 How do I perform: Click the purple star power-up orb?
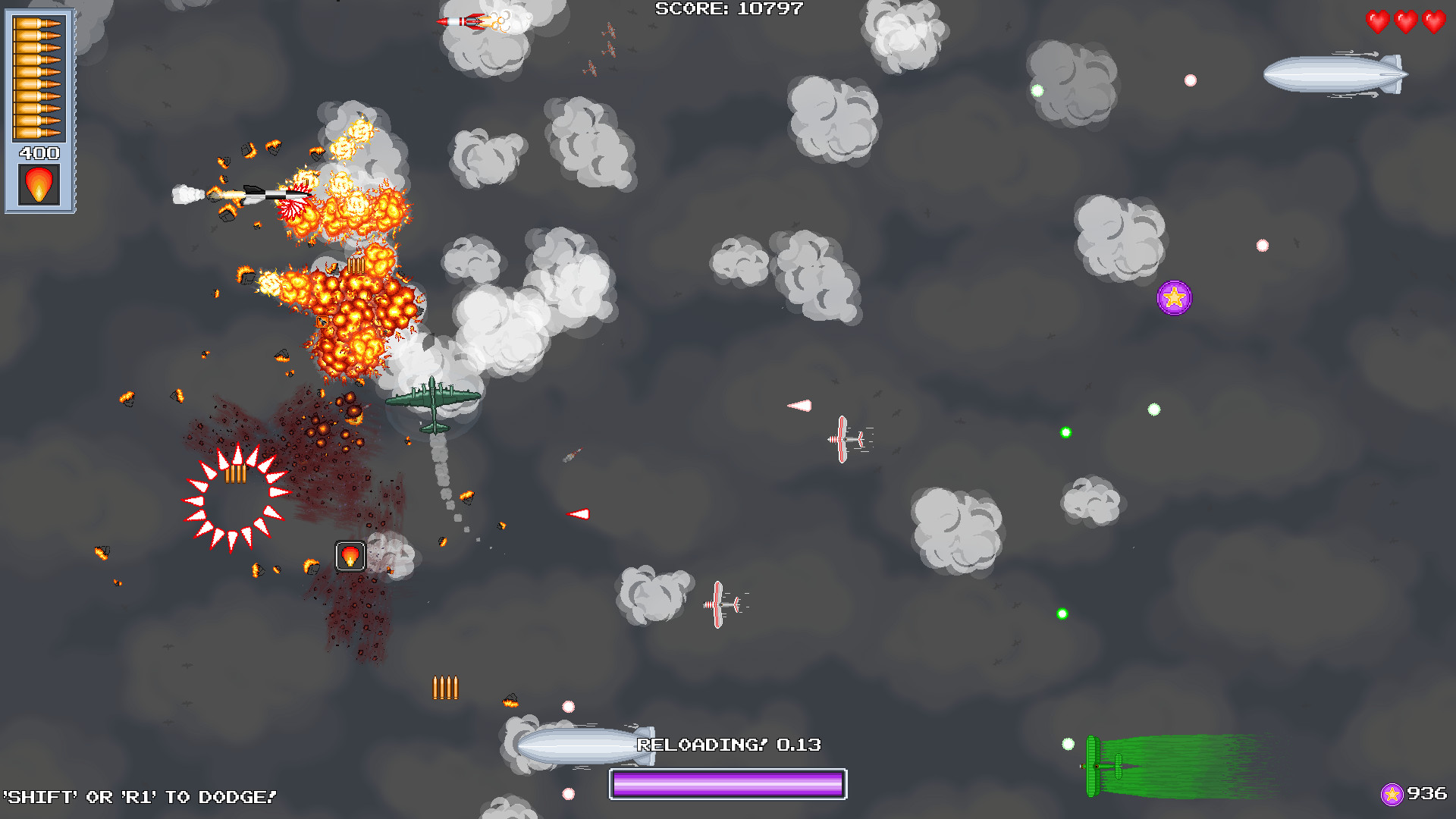[x=1174, y=298]
